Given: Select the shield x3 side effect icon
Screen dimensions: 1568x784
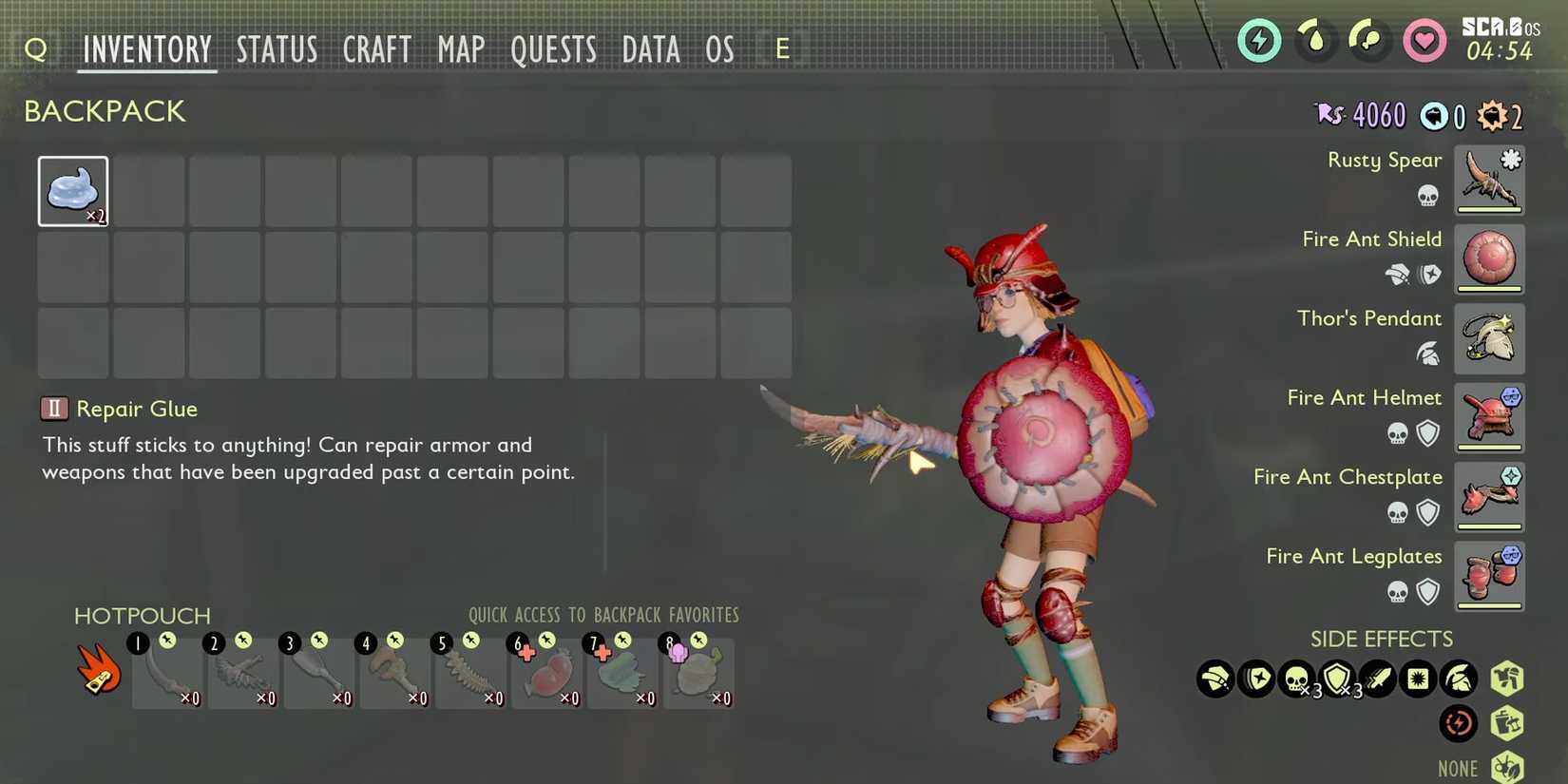Looking at the screenshot, I should tap(1340, 679).
